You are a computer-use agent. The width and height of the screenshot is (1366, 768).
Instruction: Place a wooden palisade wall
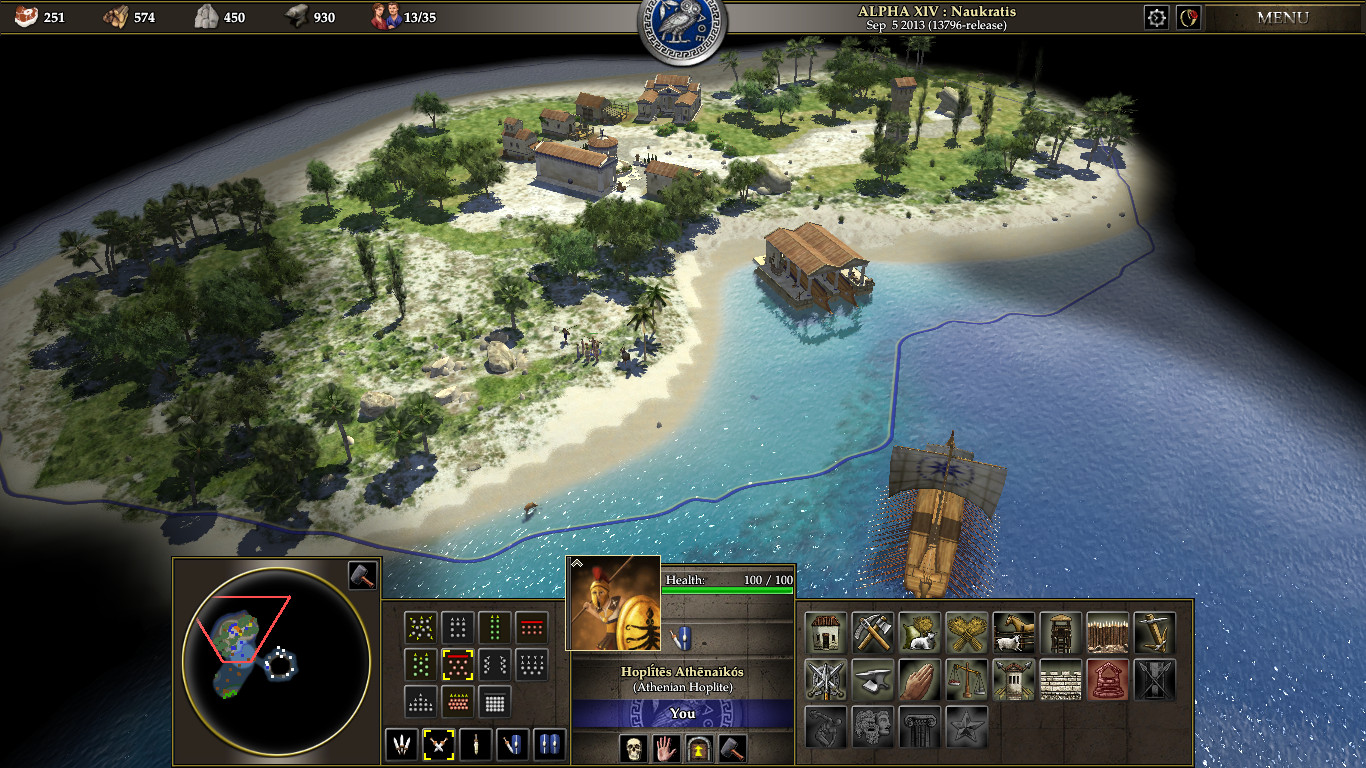pyautogui.click(x=1107, y=633)
